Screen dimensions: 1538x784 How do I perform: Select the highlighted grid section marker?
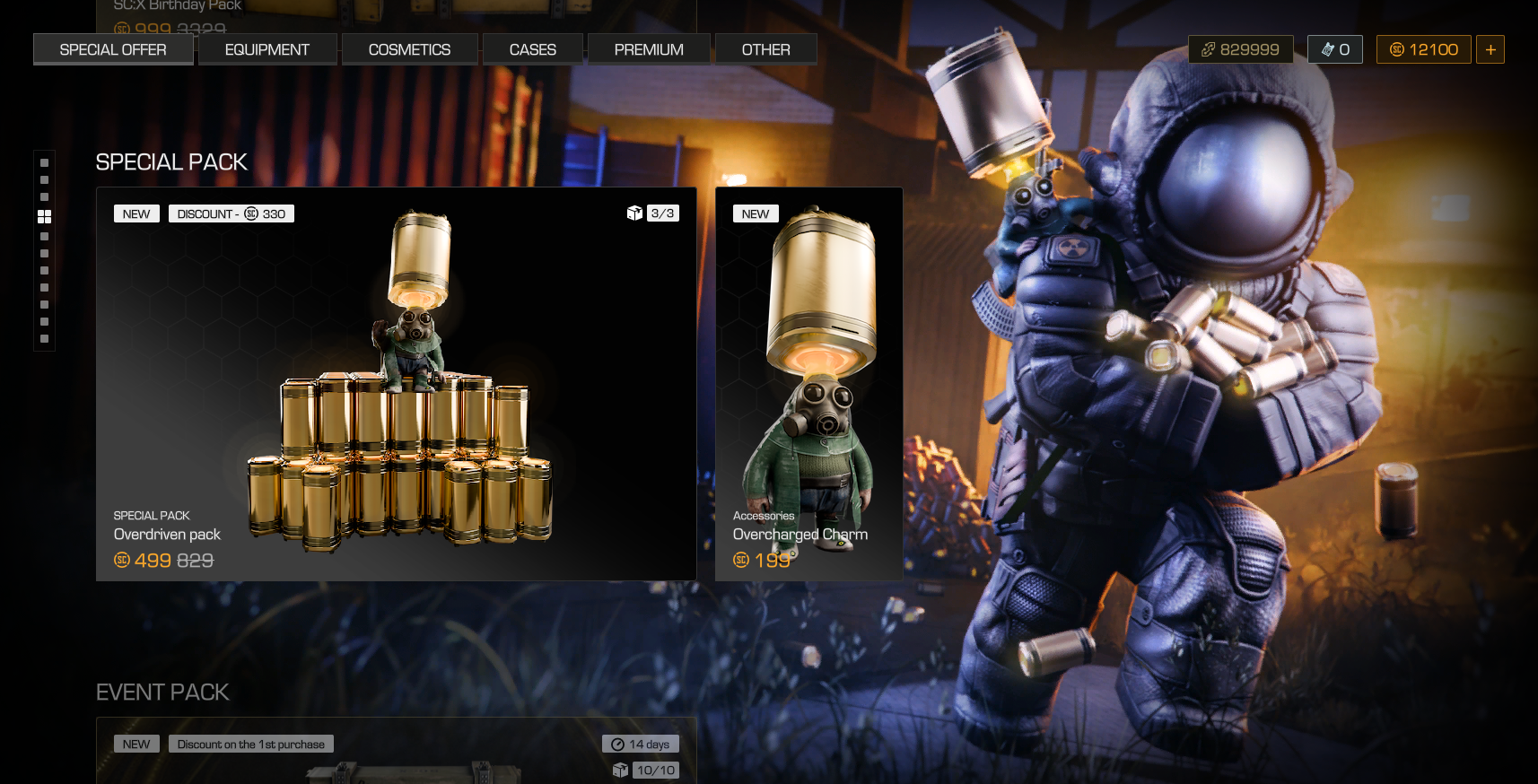(44, 217)
